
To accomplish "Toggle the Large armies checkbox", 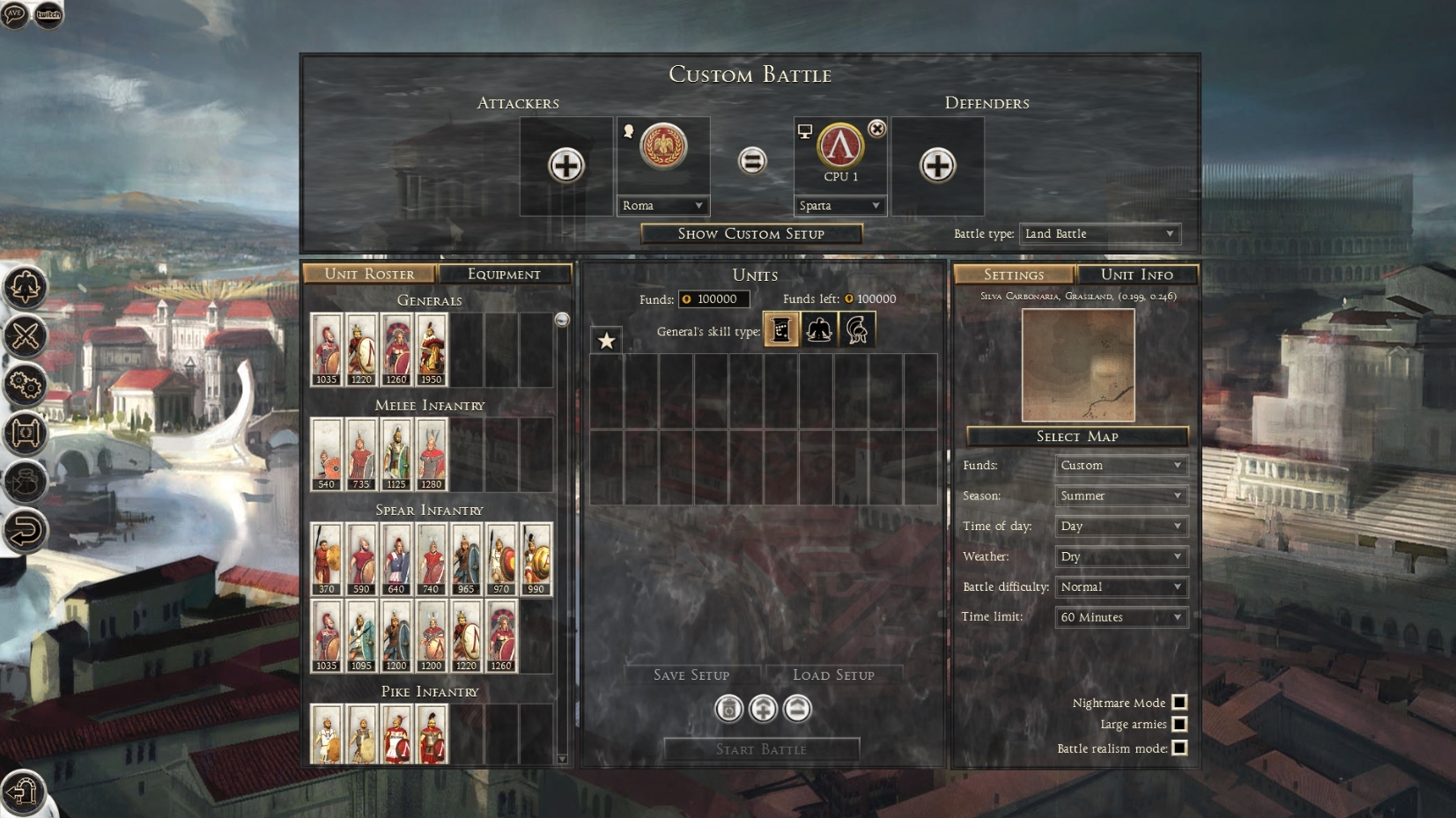I will click(1179, 724).
